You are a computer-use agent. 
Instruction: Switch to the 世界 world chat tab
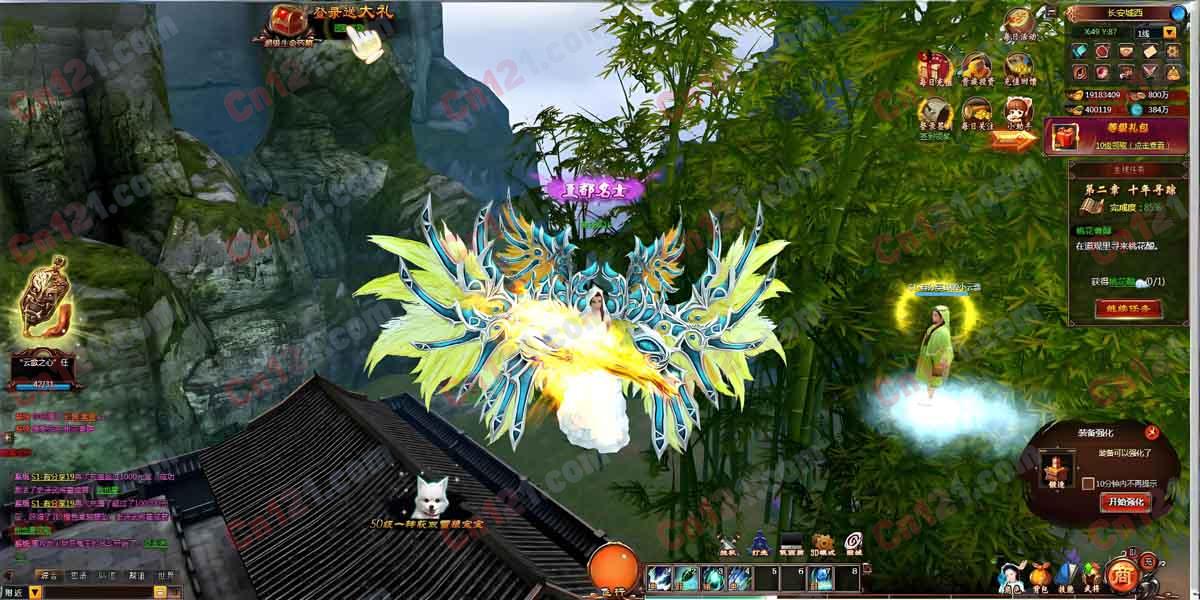coord(165,575)
